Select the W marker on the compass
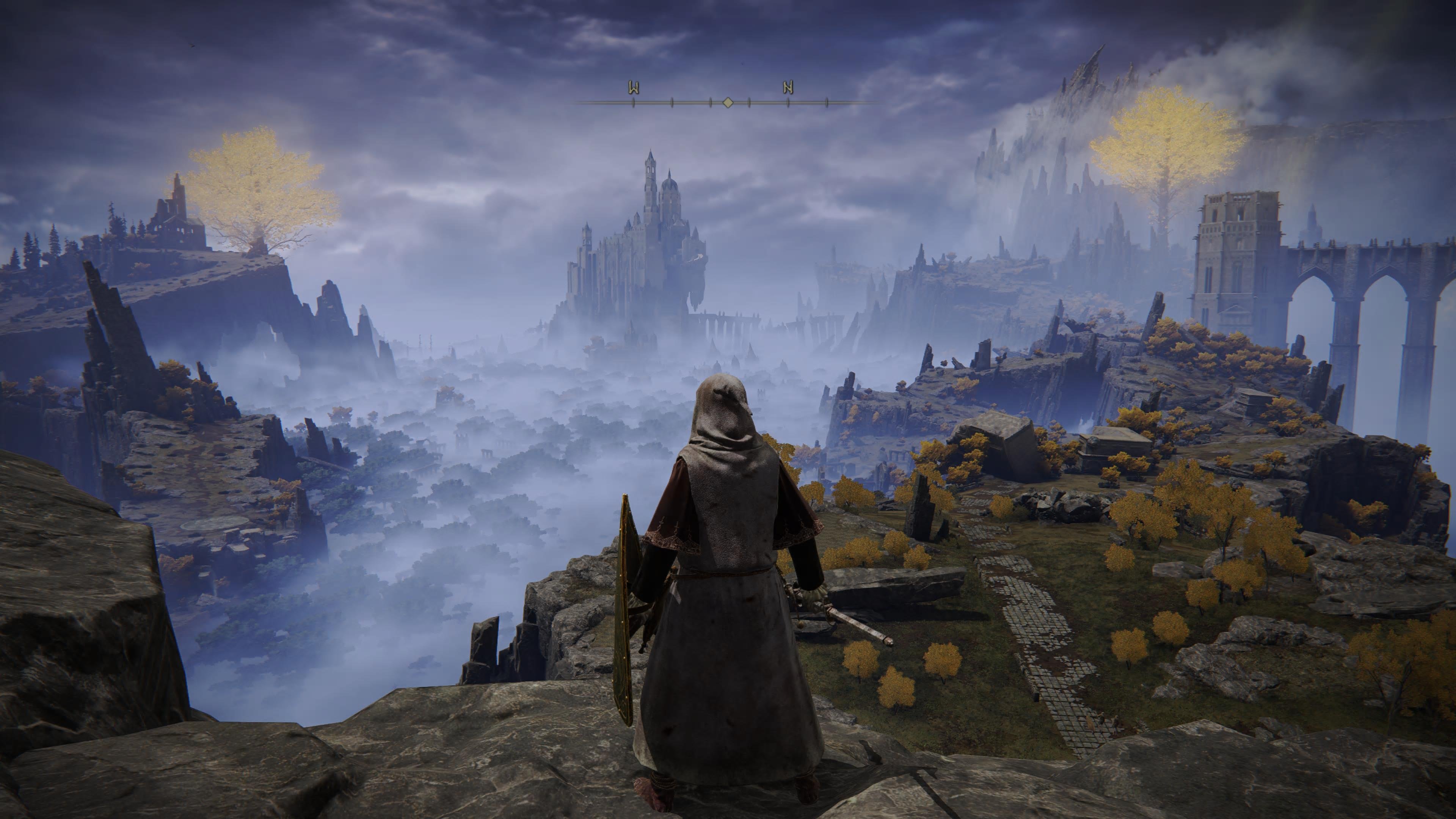 (x=634, y=88)
